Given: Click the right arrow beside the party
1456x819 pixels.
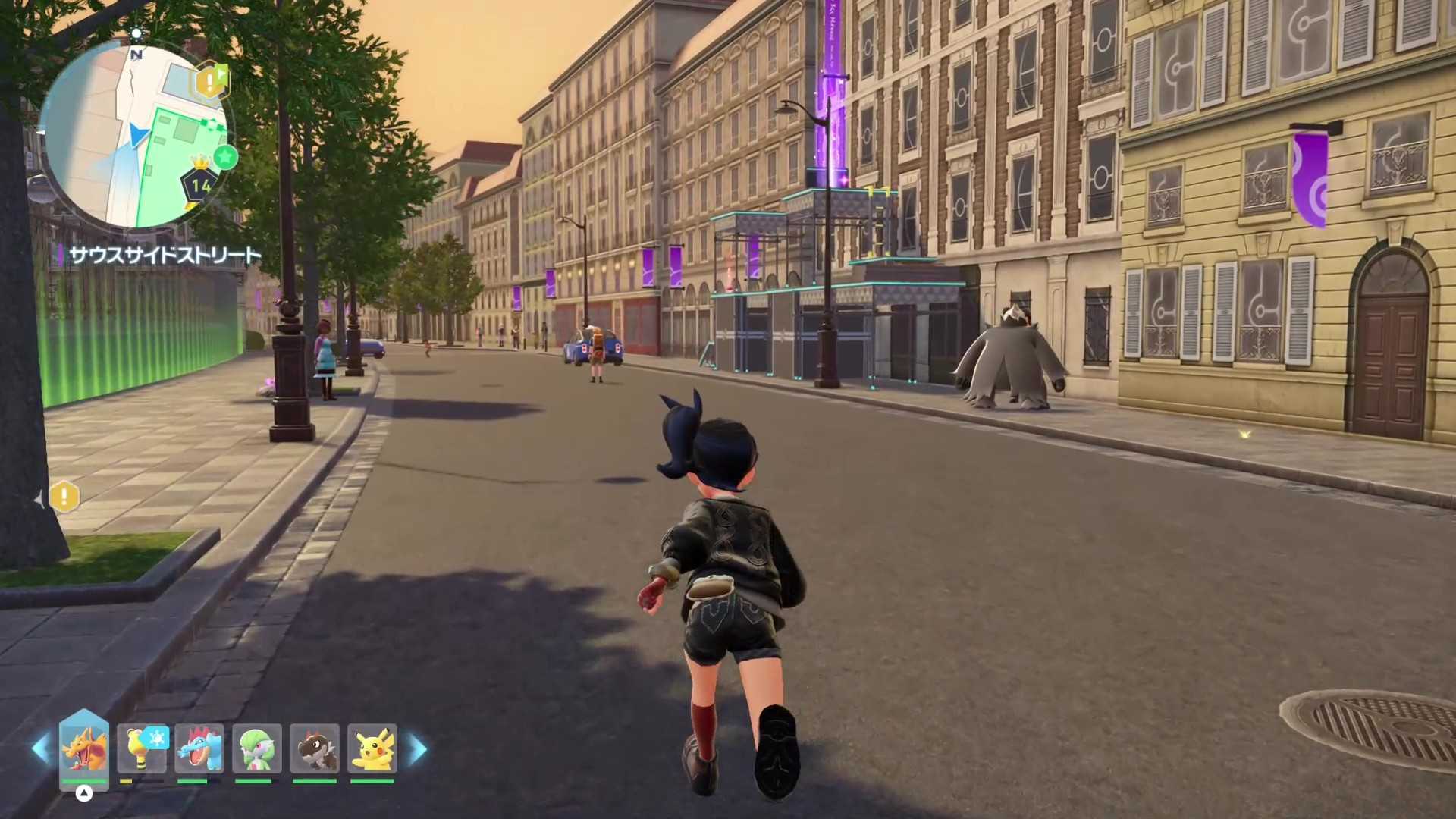Looking at the screenshot, I should (x=418, y=749).
